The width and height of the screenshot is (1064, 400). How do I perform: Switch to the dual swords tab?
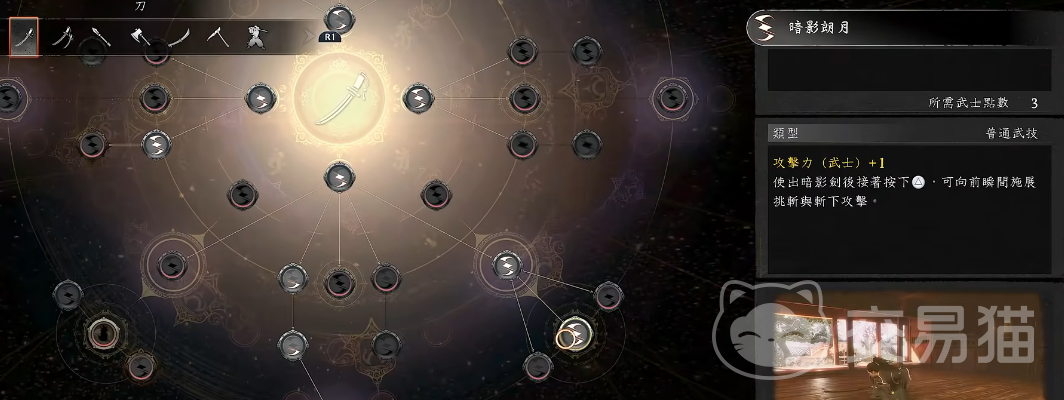[x=62, y=38]
